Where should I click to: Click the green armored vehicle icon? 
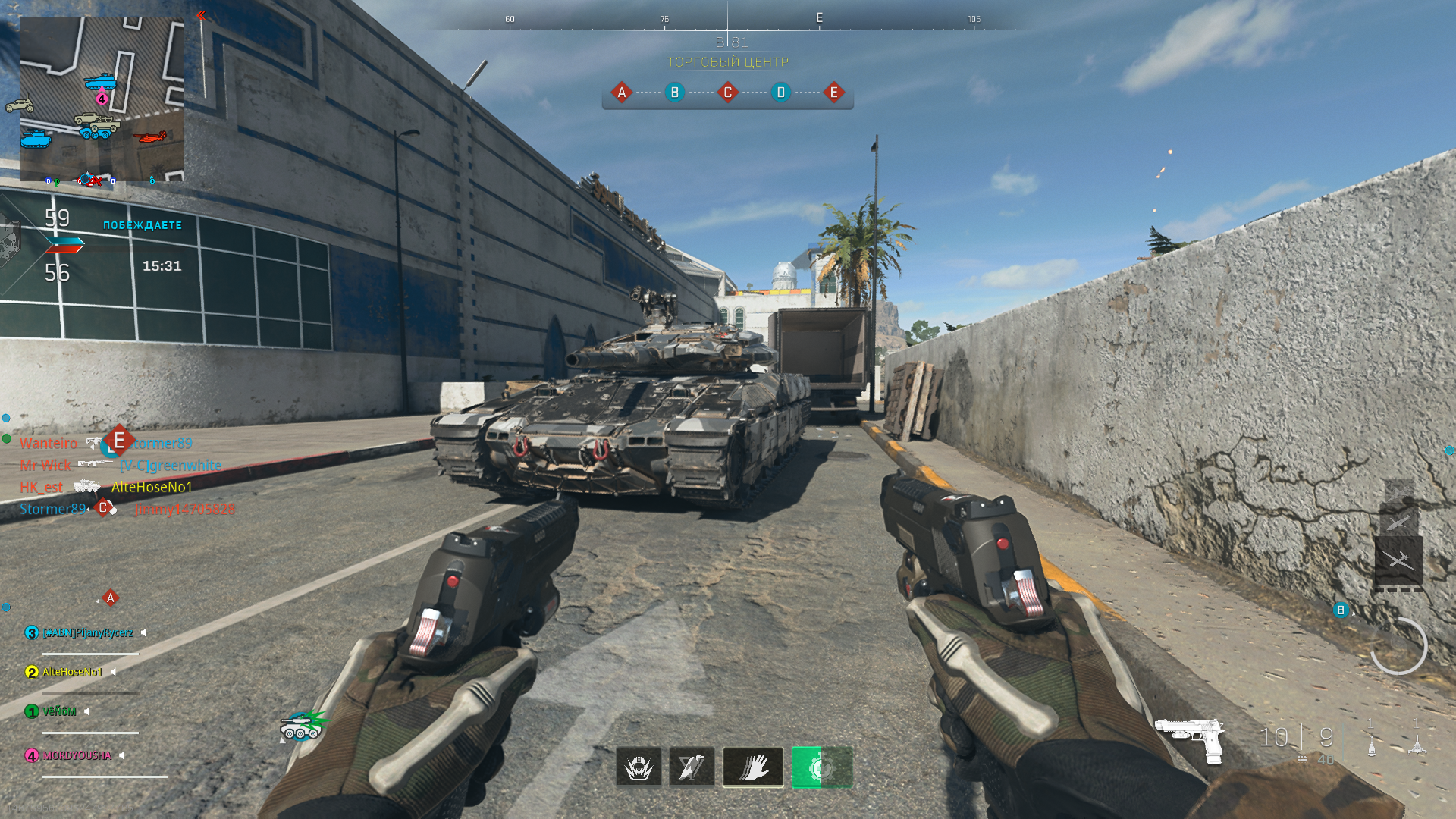coord(302,726)
